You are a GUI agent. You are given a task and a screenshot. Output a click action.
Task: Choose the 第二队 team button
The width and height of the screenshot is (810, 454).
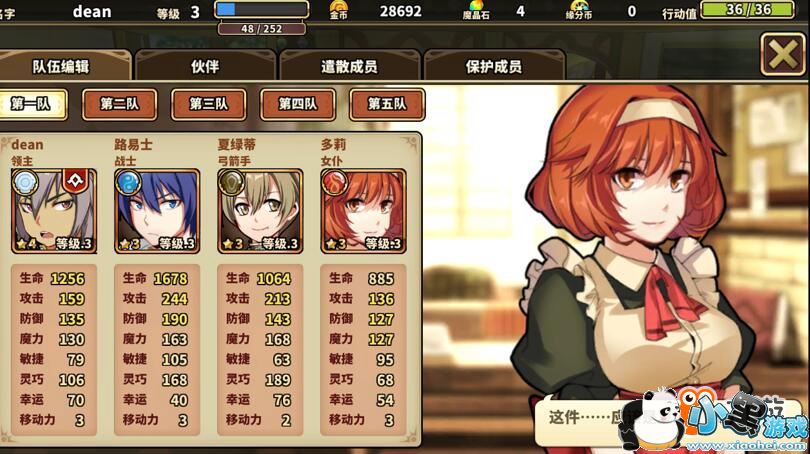pyautogui.click(x=120, y=104)
